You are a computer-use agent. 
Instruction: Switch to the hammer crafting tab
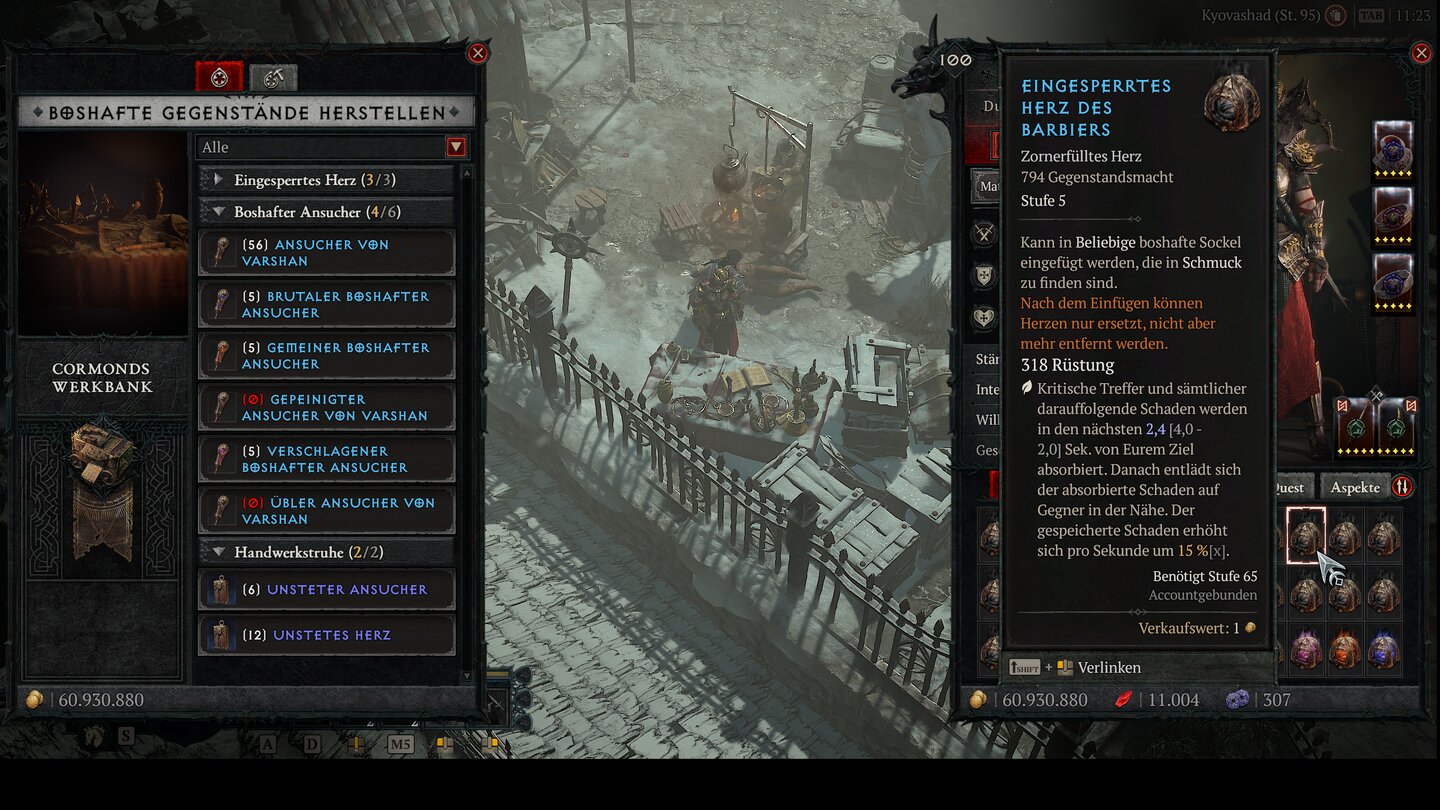pos(271,75)
